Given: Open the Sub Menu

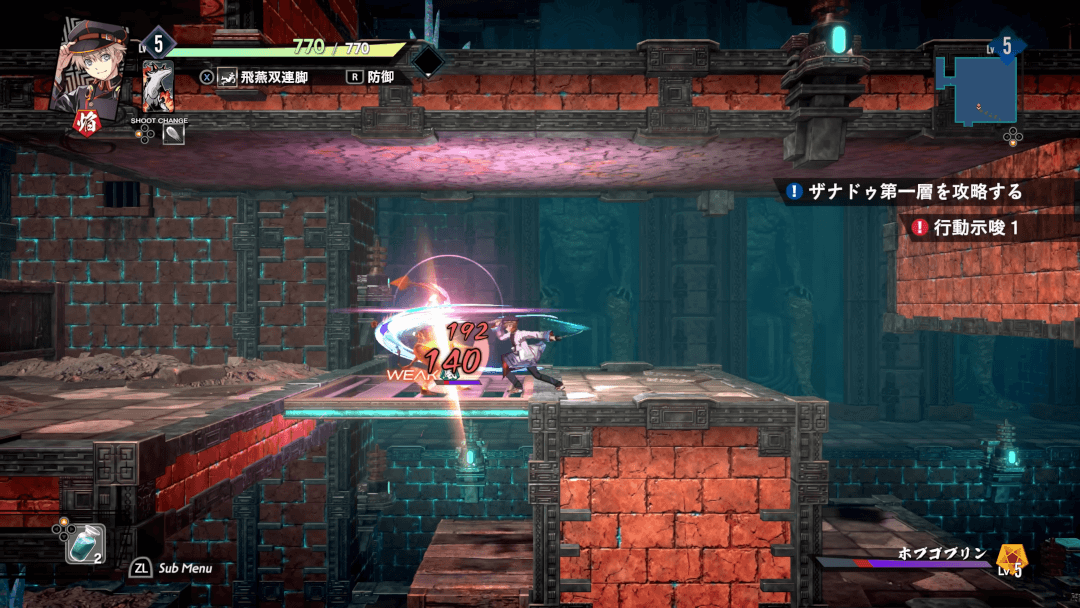Looking at the screenshot, I should 172,568.
